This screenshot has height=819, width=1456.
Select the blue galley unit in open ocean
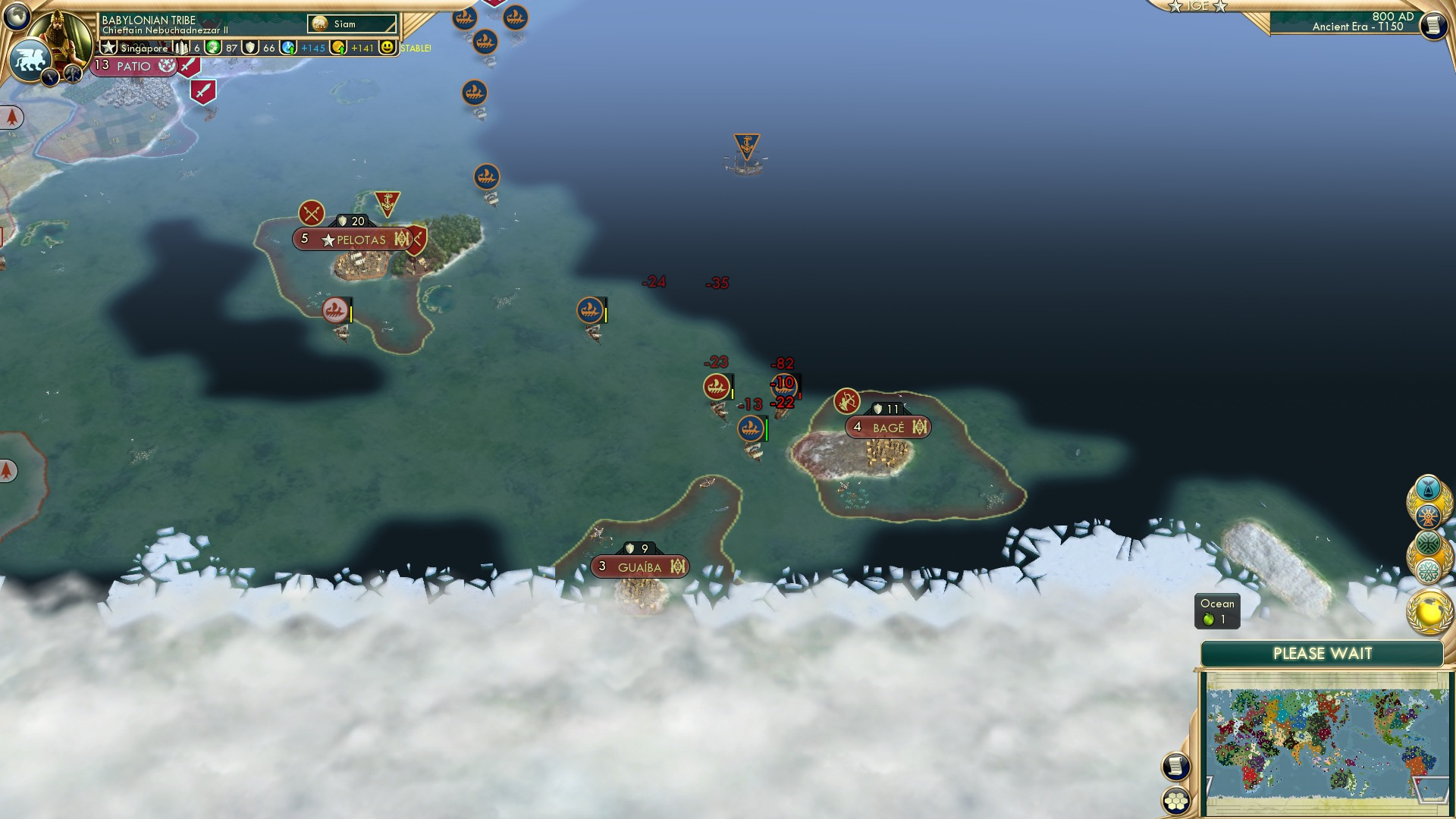click(591, 309)
